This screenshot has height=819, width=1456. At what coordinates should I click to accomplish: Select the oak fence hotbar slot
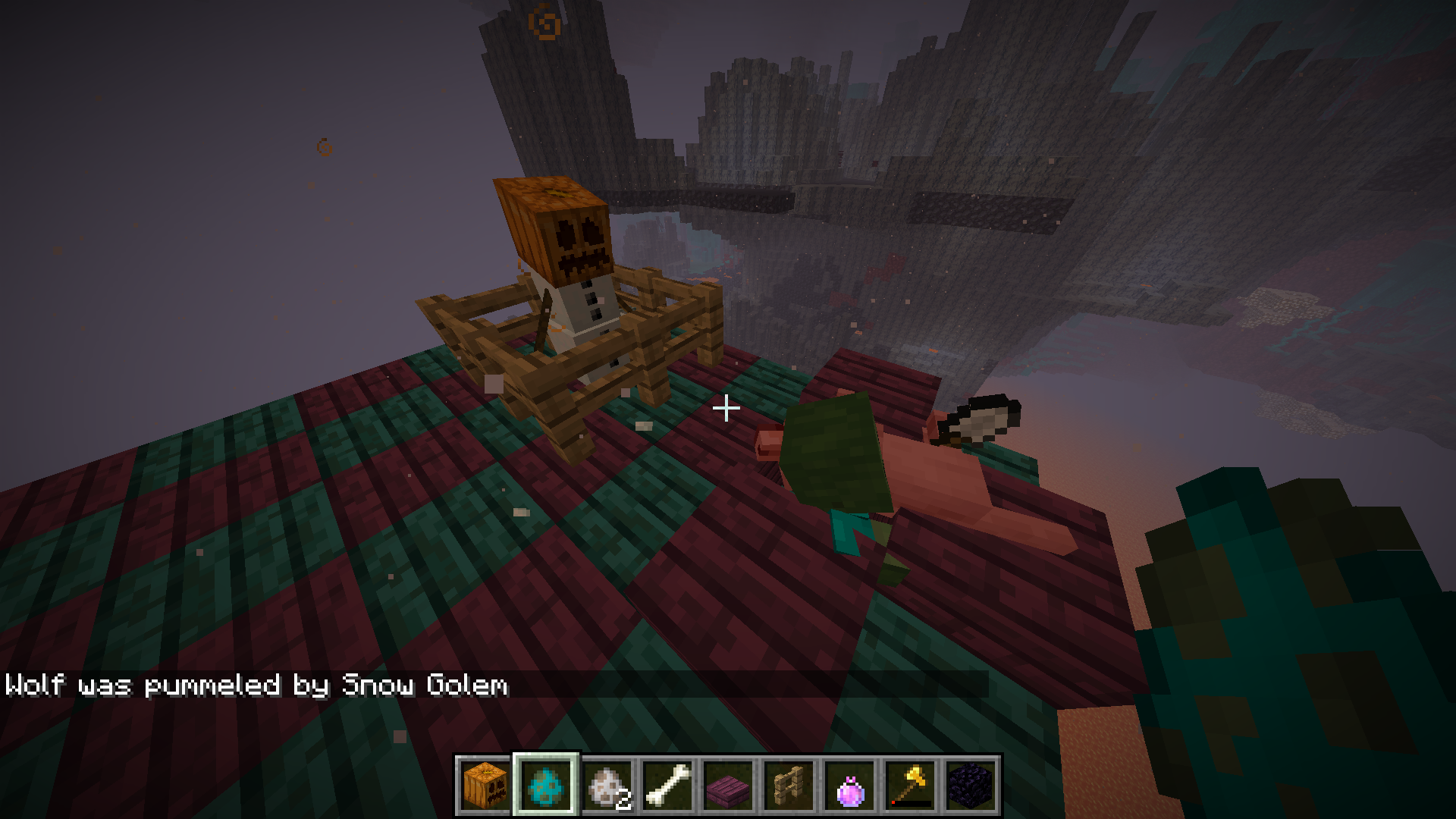[x=789, y=785]
